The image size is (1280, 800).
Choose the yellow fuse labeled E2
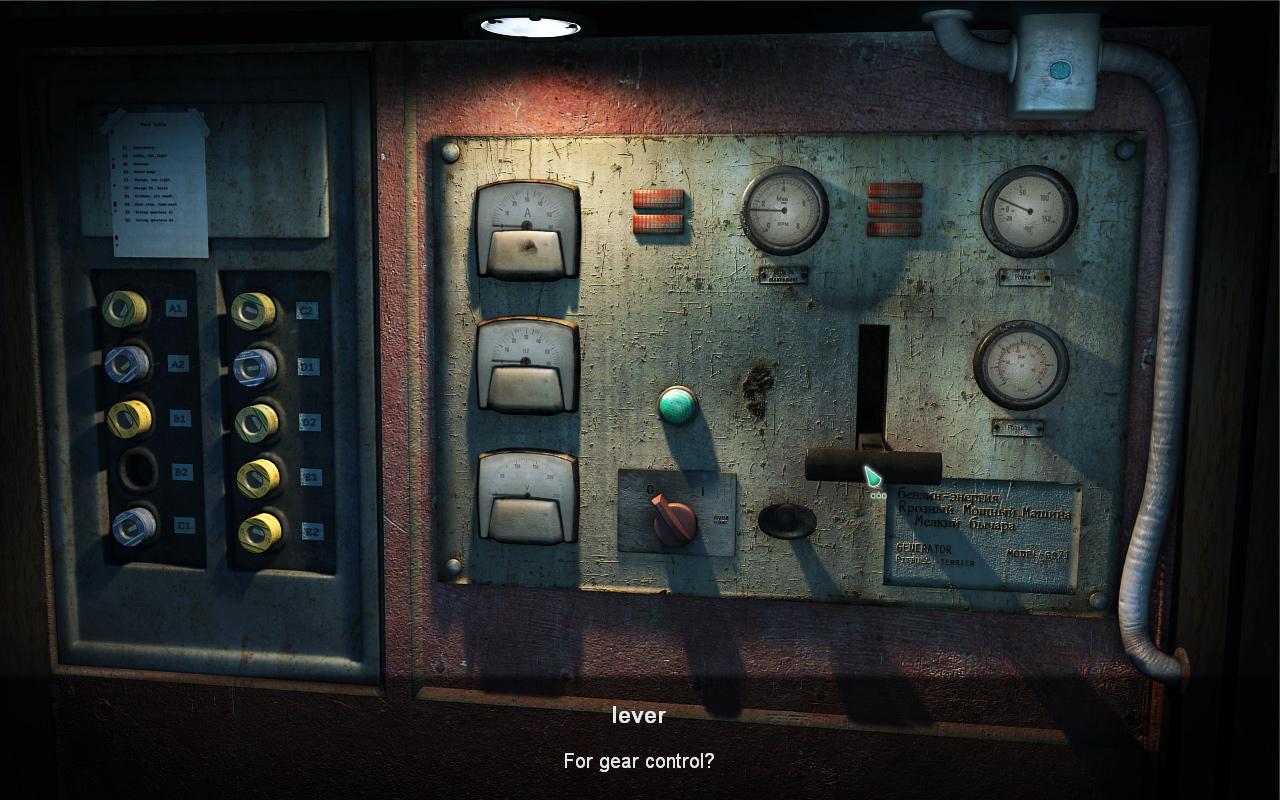pyautogui.click(x=260, y=532)
